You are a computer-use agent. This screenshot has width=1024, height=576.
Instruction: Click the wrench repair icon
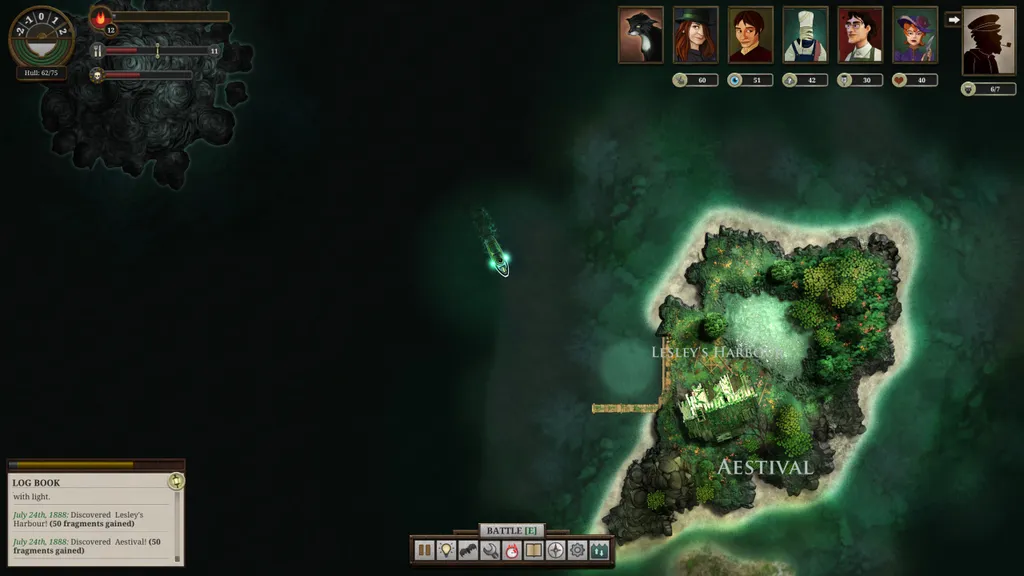point(490,550)
